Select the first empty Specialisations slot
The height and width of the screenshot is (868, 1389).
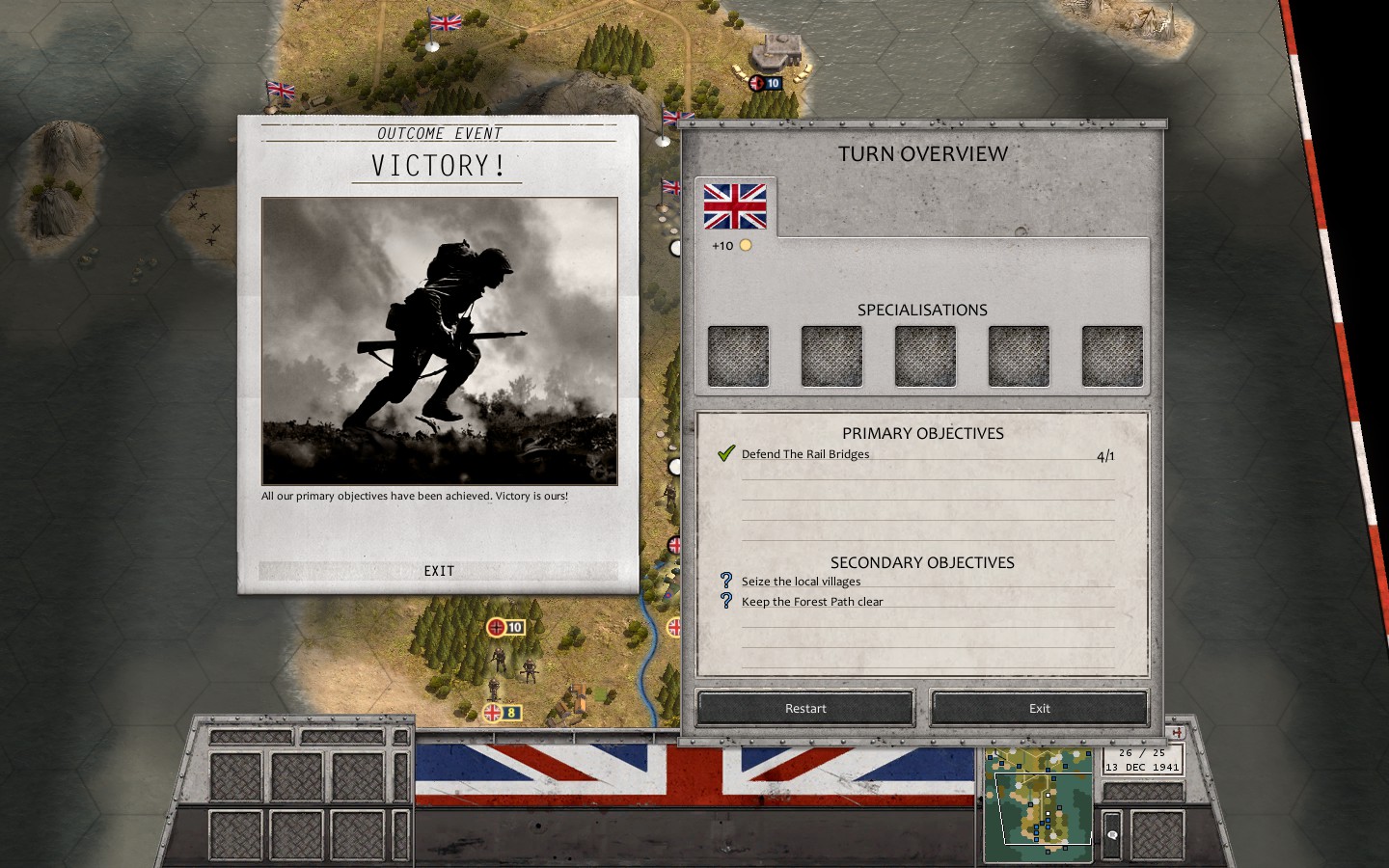click(738, 355)
